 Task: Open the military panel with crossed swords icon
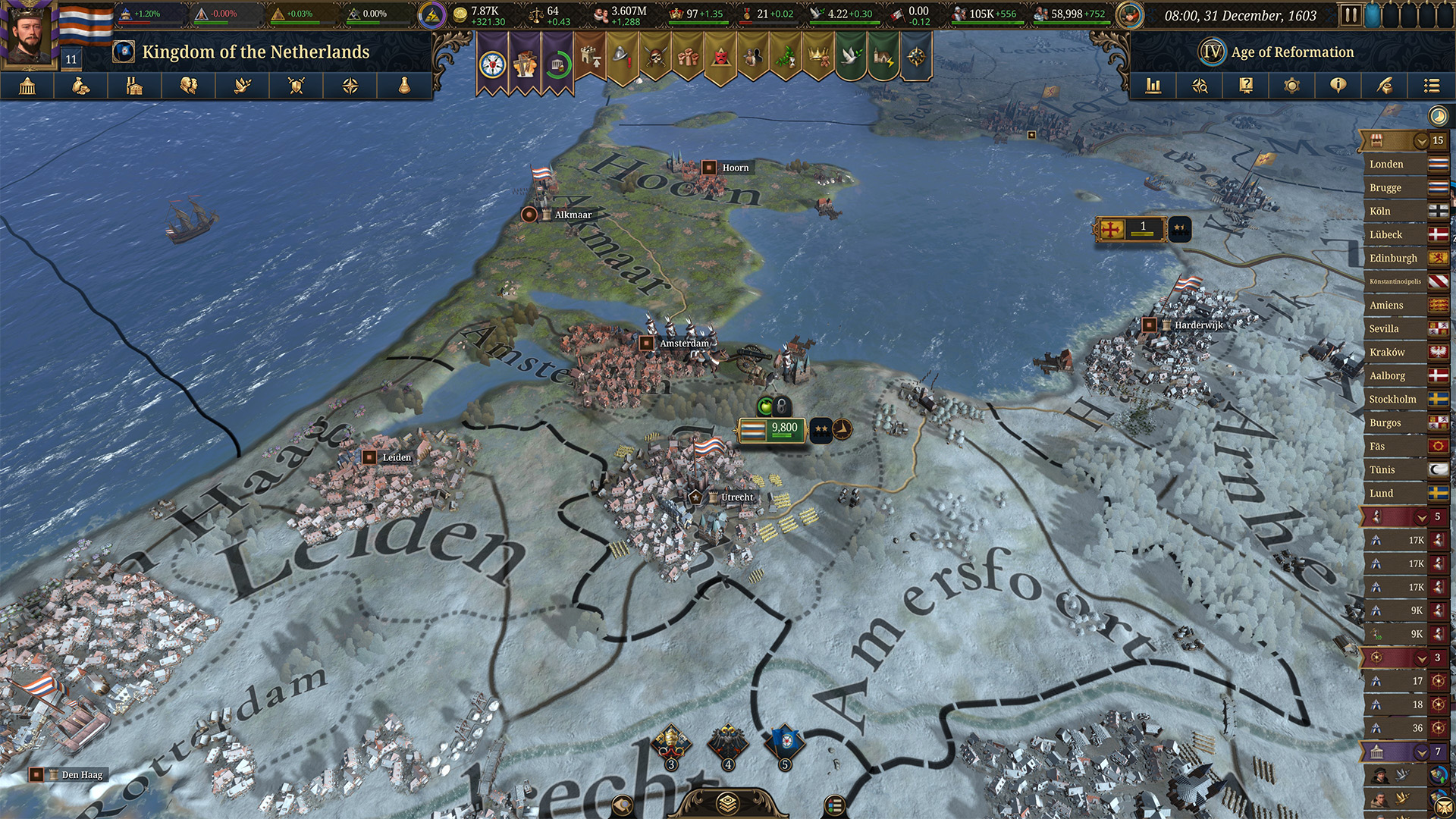pyautogui.click(x=297, y=86)
